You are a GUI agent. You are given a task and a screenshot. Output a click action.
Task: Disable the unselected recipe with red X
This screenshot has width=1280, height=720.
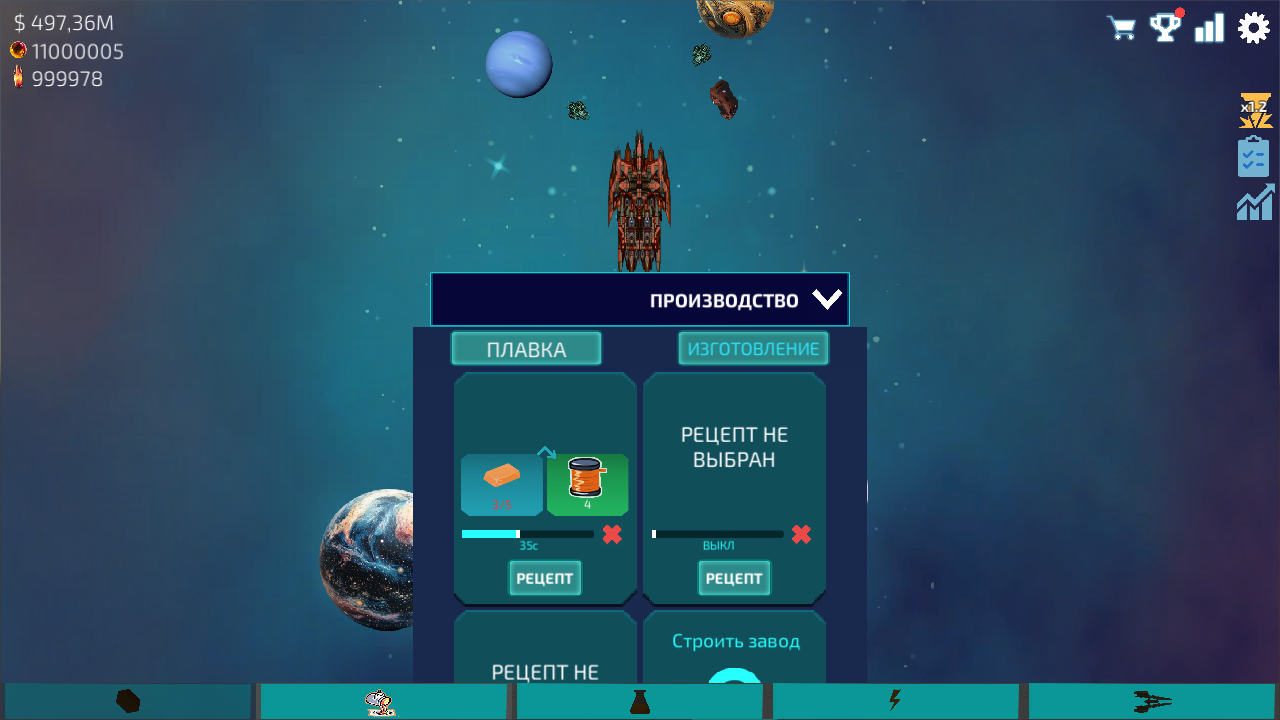tap(800, 534)
